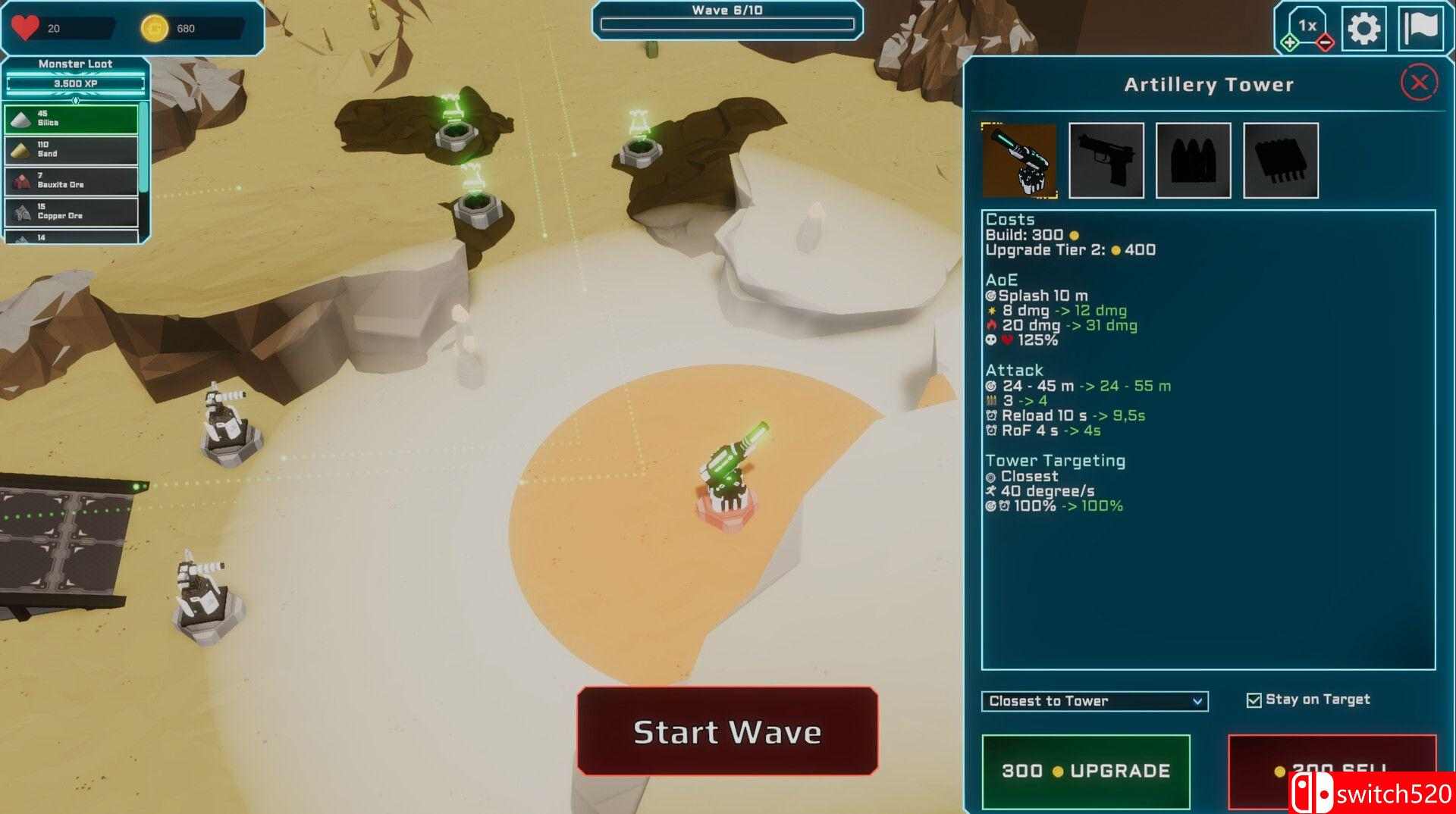This screenshot has width=1456, height=814.
Task: Select the Copper Ore loot entry
Action: tap(72, 211)
